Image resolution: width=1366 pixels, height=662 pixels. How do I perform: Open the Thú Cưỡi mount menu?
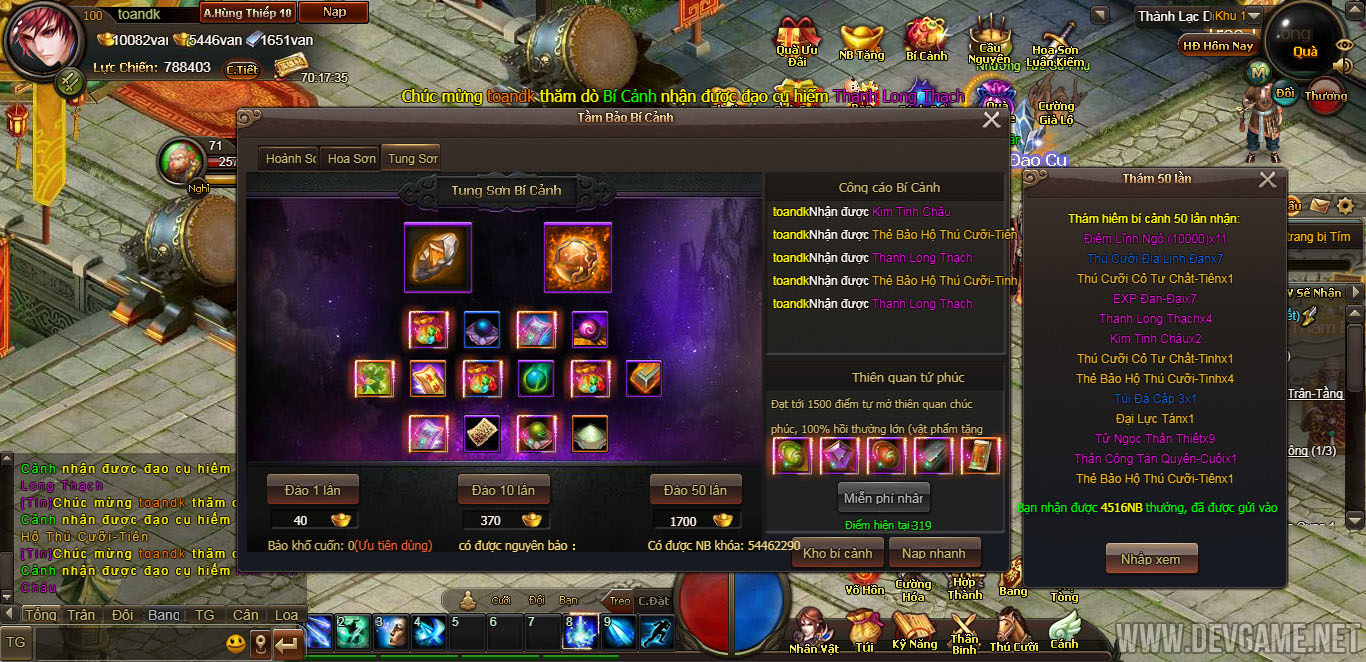point(1013,632)
